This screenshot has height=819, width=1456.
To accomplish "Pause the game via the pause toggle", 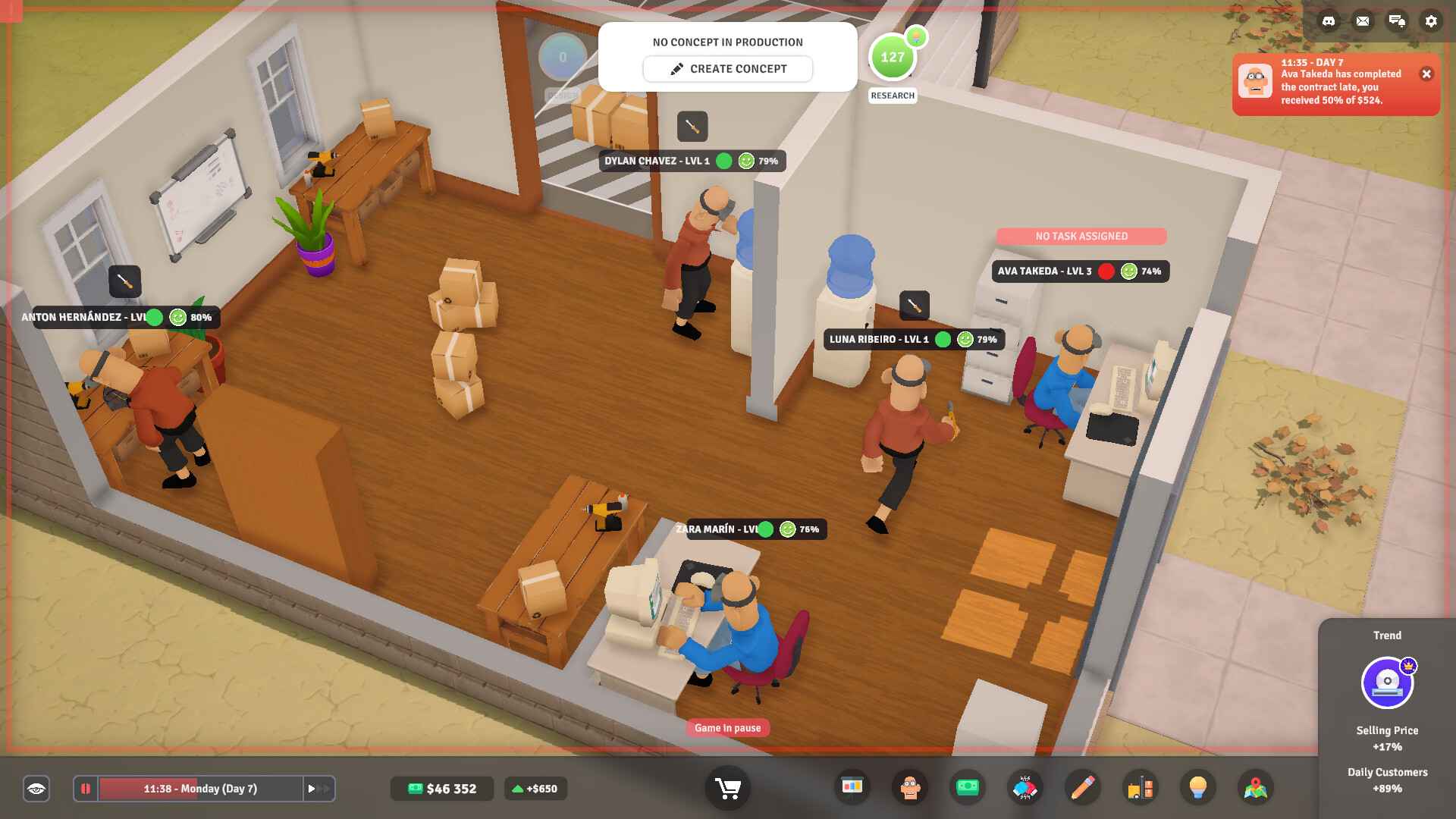I will [x=86, y=788].
